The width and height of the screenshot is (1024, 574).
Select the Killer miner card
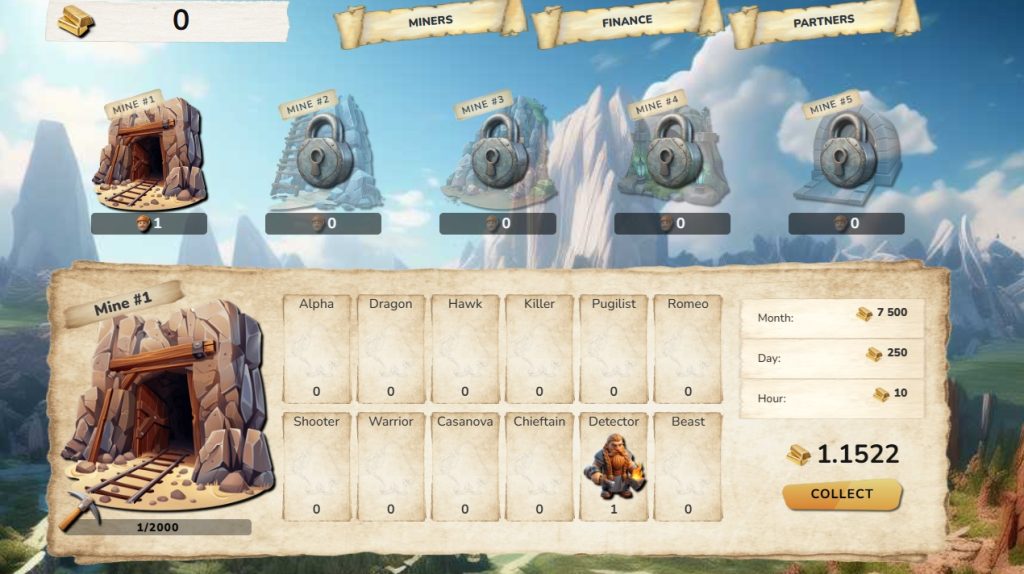pos(539,349)
